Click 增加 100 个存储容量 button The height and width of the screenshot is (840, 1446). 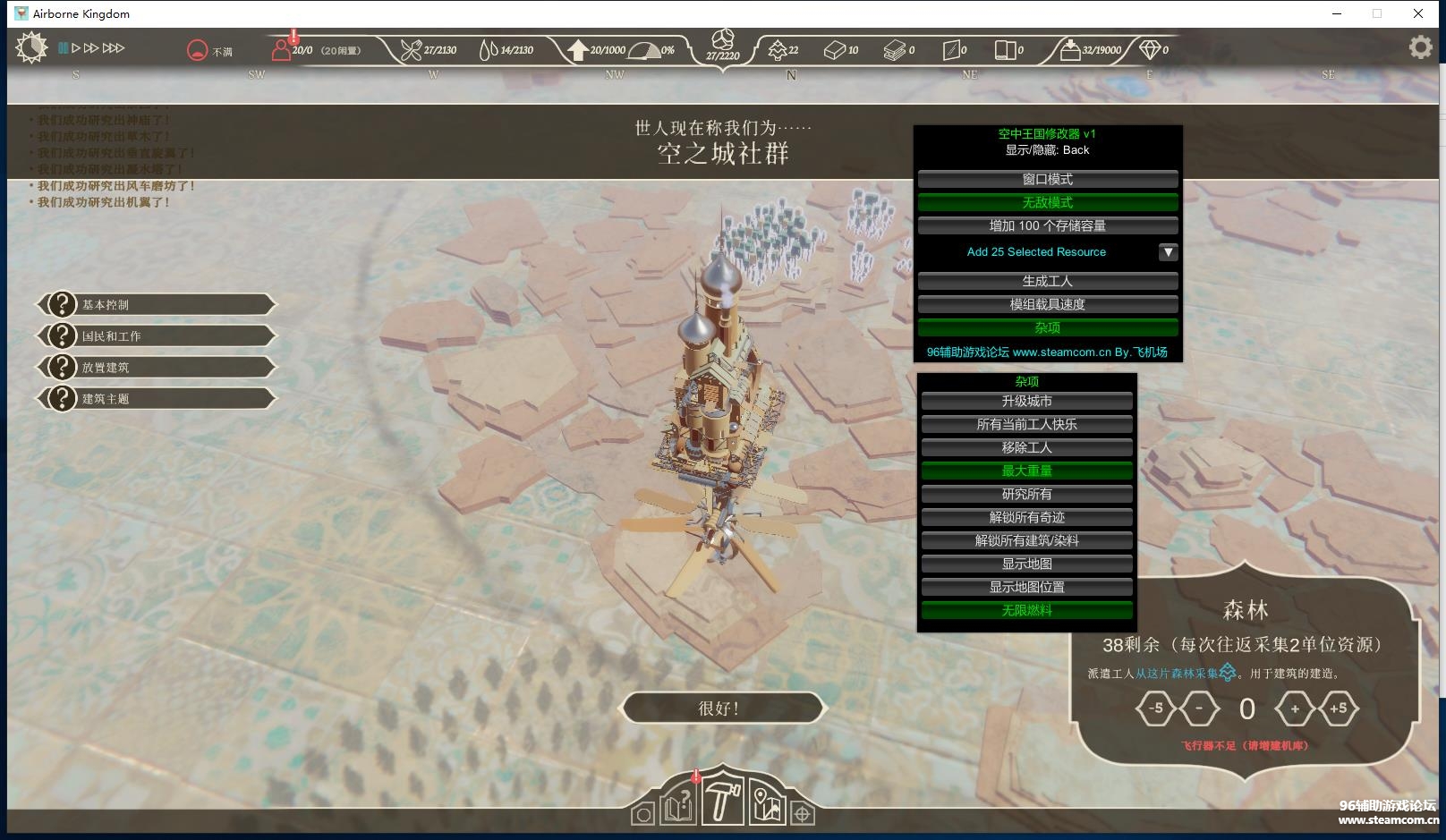click(1047, 226)
